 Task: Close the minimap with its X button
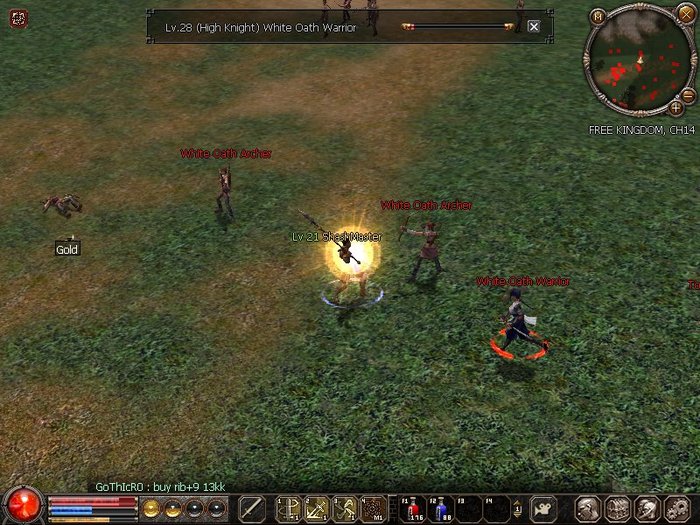(x=685, y=13)
